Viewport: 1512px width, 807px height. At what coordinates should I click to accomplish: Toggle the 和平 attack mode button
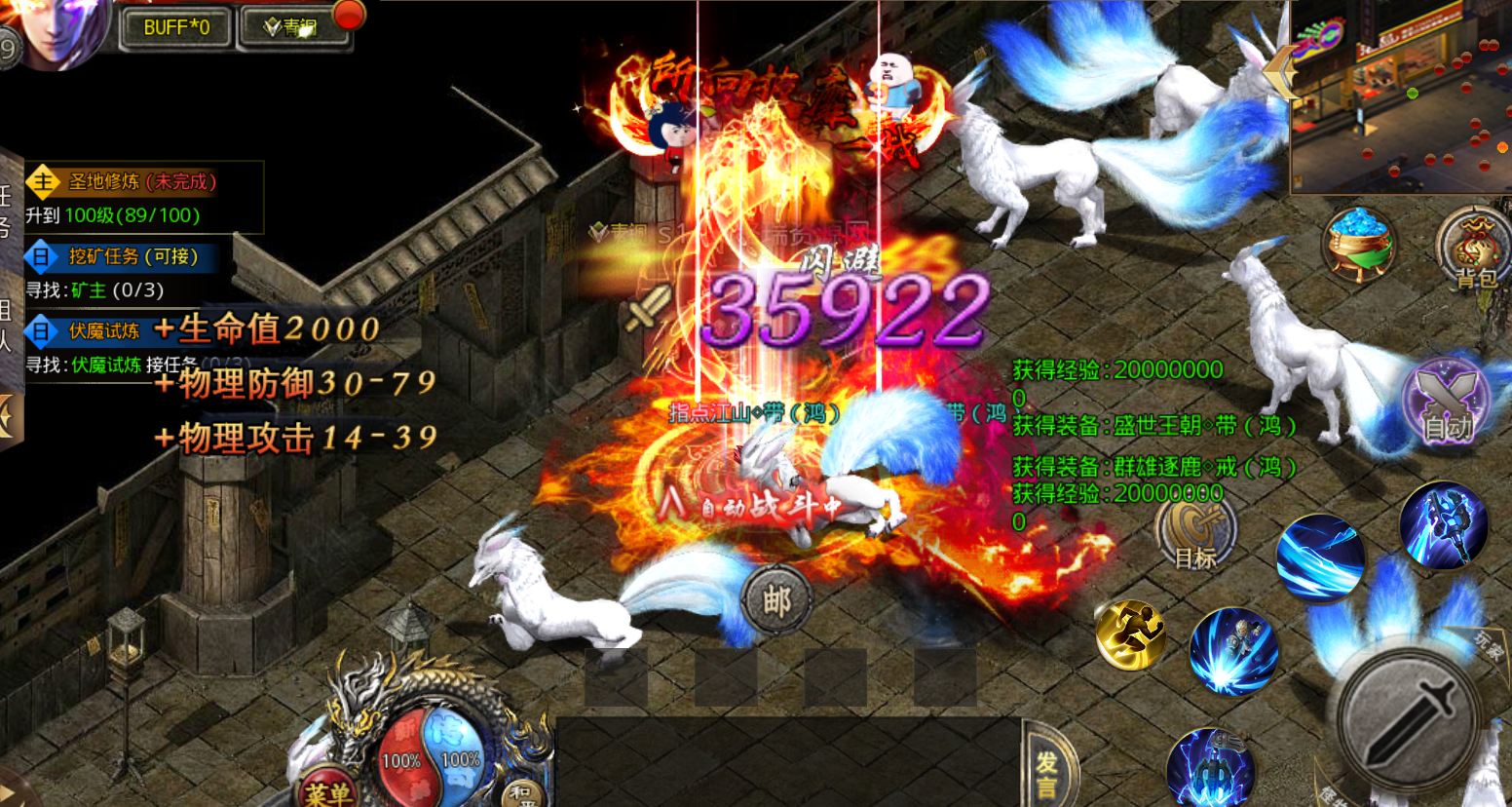[522, 793]
